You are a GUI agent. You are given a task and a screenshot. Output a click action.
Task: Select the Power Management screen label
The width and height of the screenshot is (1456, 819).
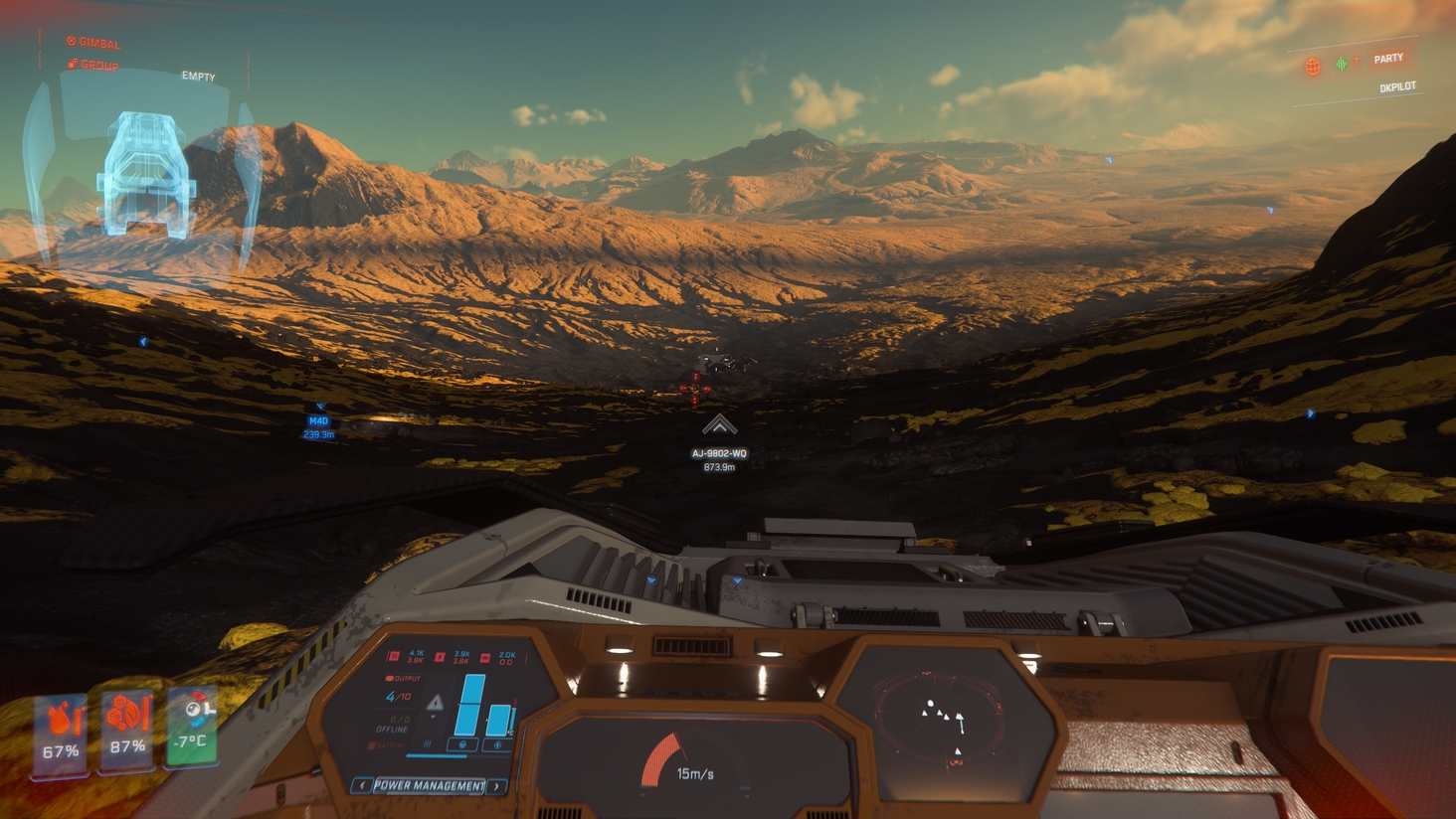(429, 785)
